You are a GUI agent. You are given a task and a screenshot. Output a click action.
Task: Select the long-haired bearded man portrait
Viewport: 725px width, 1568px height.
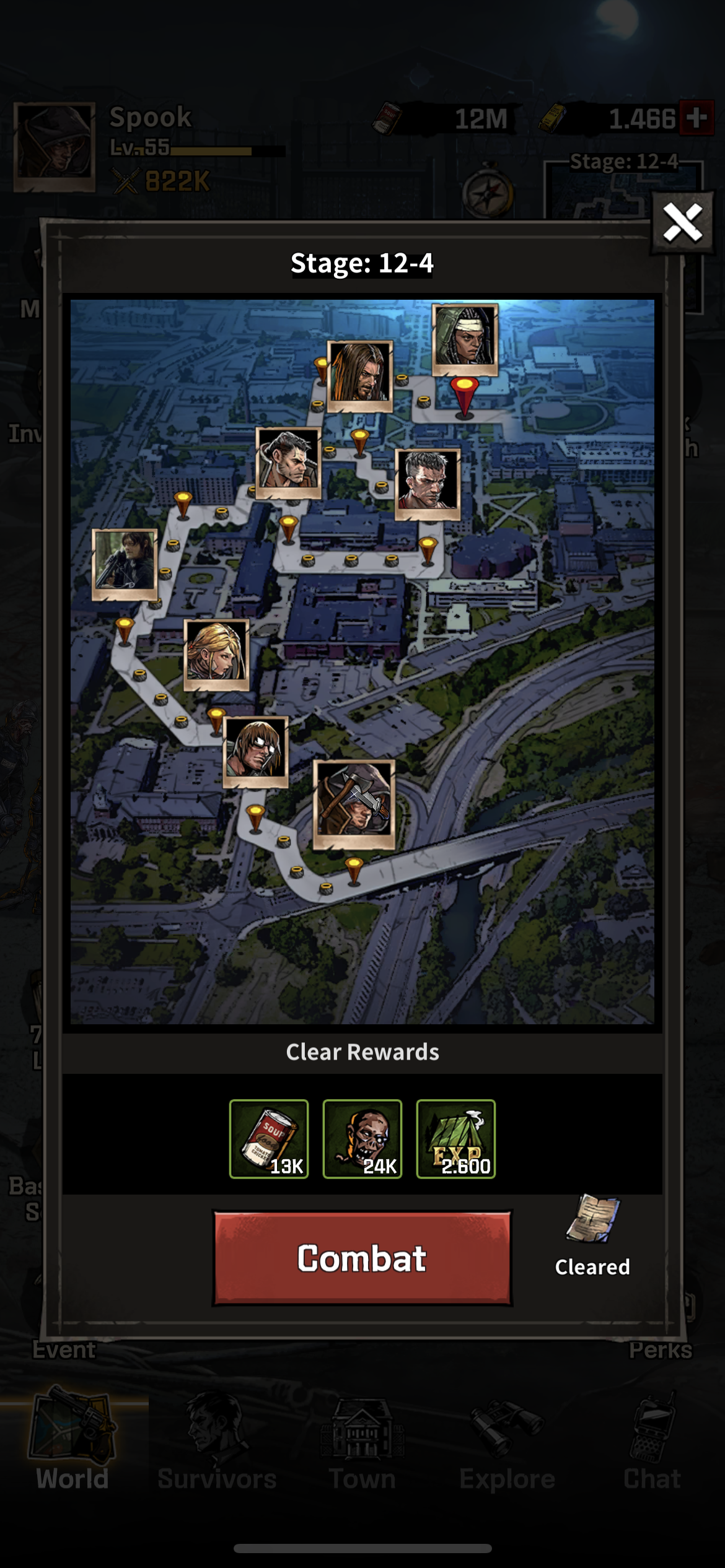coord(359,375)
